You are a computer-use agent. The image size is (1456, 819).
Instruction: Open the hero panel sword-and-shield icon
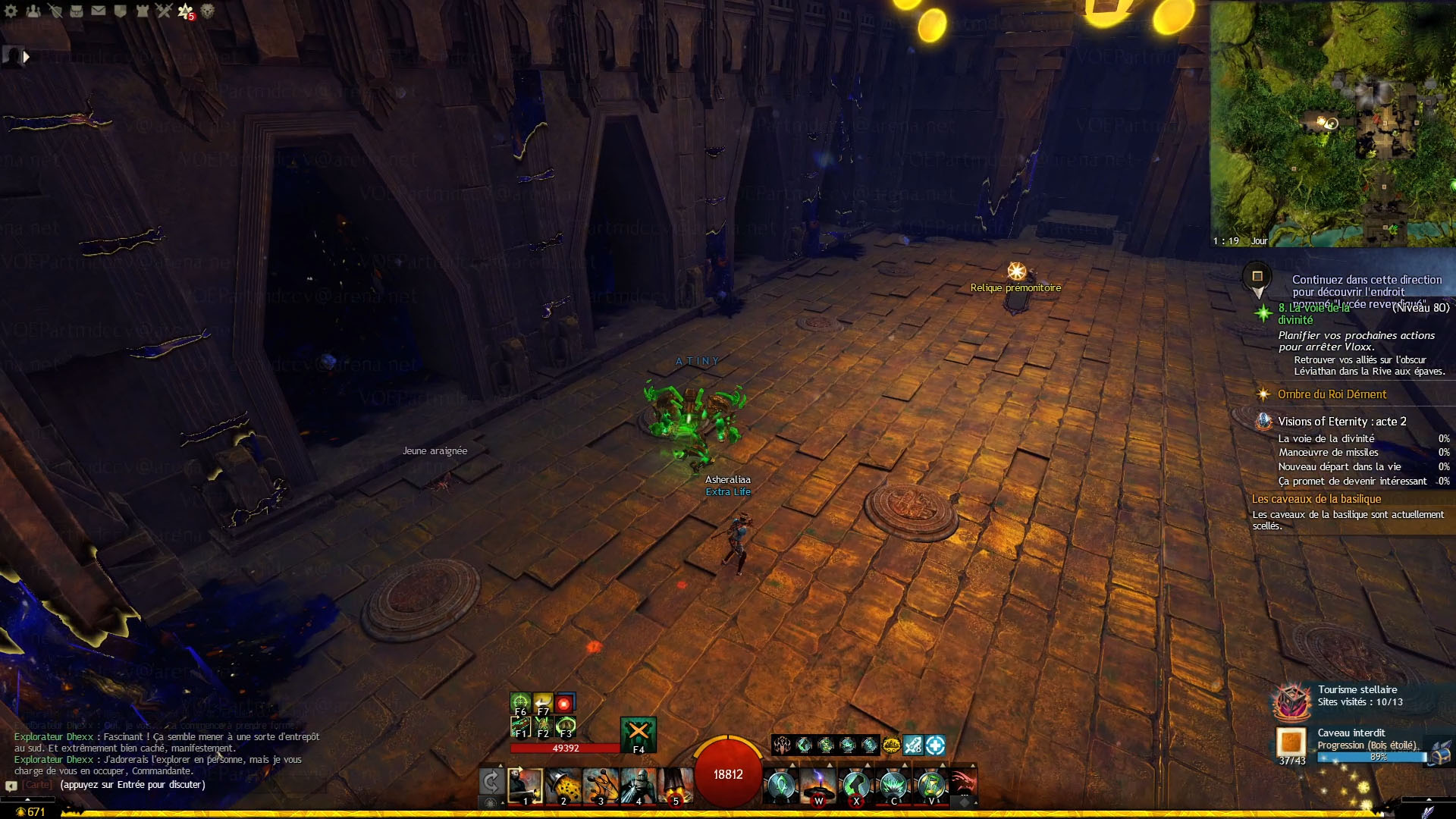[x=55, y=11]
